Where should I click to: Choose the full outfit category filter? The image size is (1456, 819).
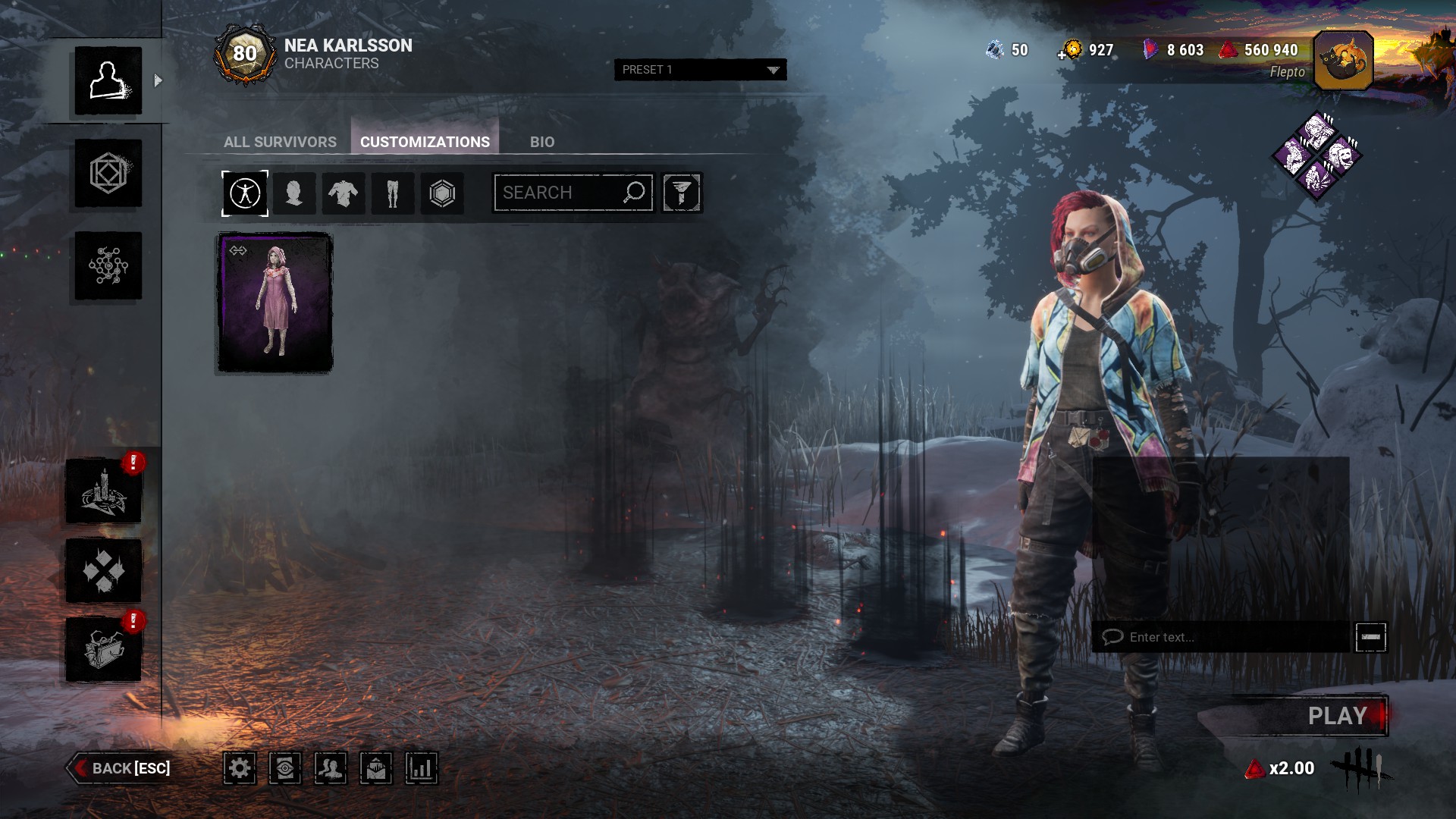coord(245,193)
